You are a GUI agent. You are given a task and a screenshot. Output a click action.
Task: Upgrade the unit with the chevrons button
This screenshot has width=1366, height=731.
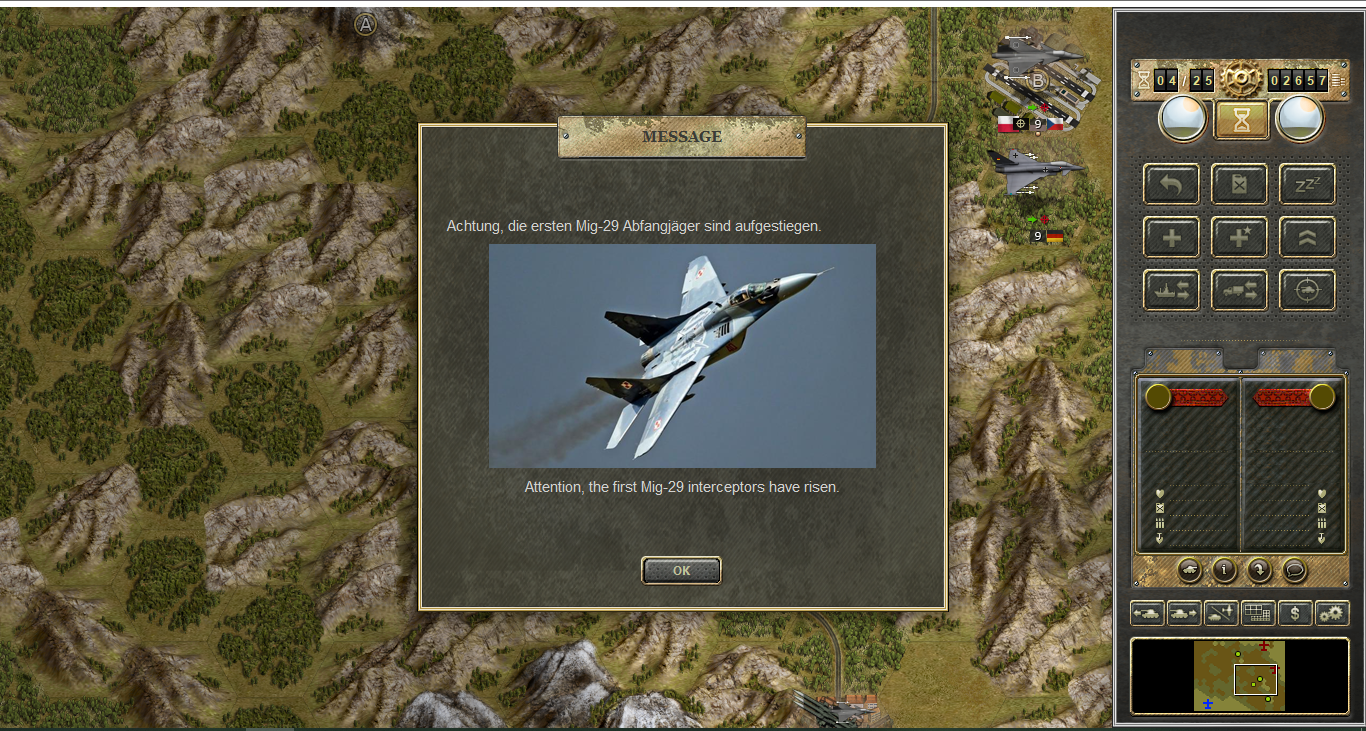[1307, 237]
